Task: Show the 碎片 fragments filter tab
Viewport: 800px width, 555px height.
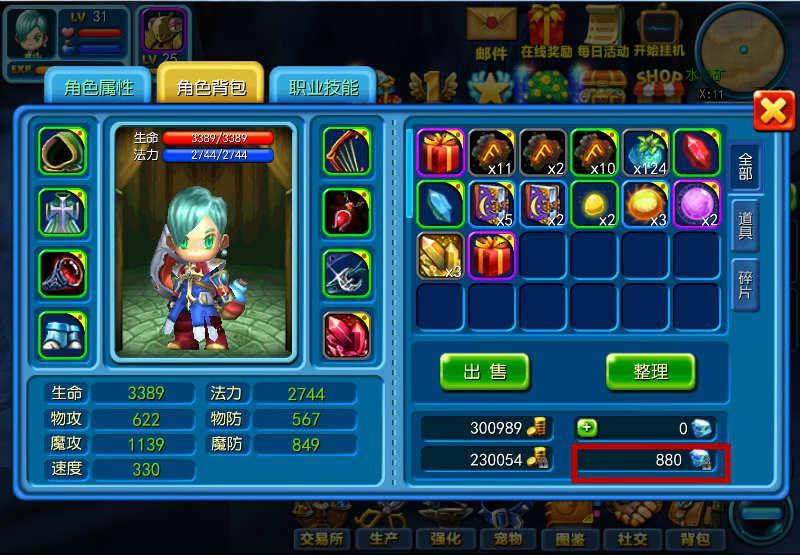Action: coord(745,283)
